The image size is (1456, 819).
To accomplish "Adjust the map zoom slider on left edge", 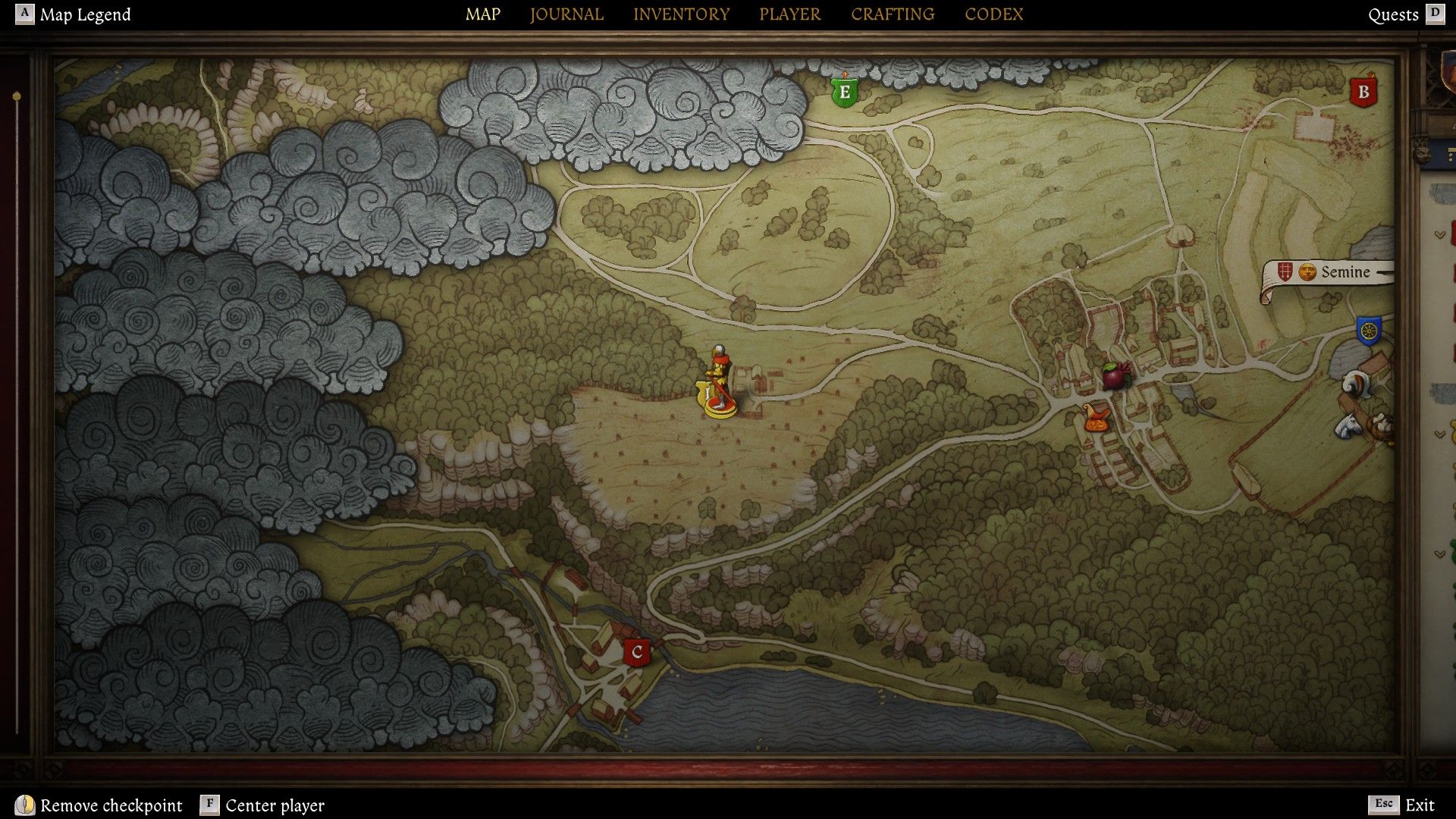I will pos(16,95).
